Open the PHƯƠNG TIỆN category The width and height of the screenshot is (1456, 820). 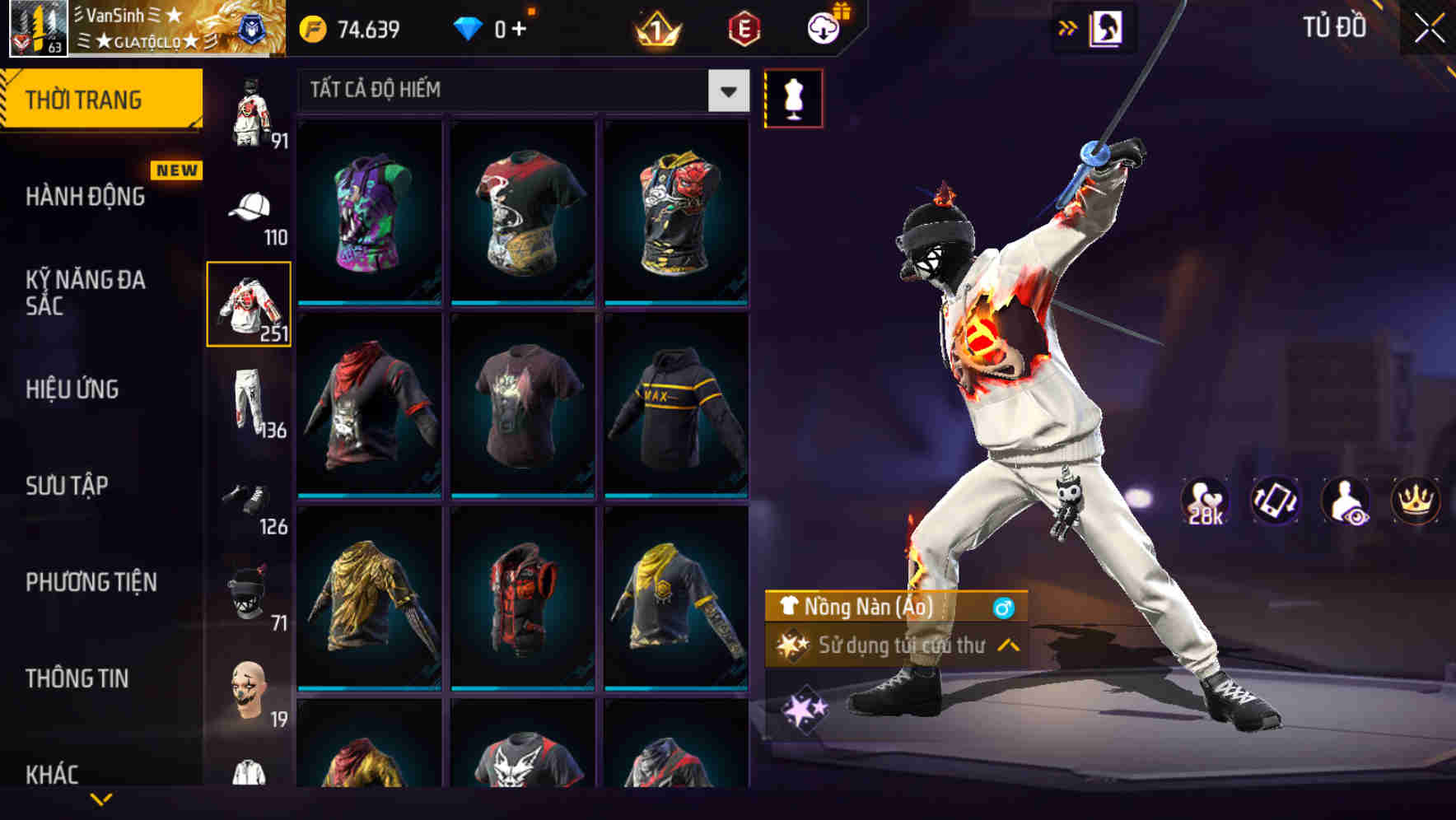91,581
